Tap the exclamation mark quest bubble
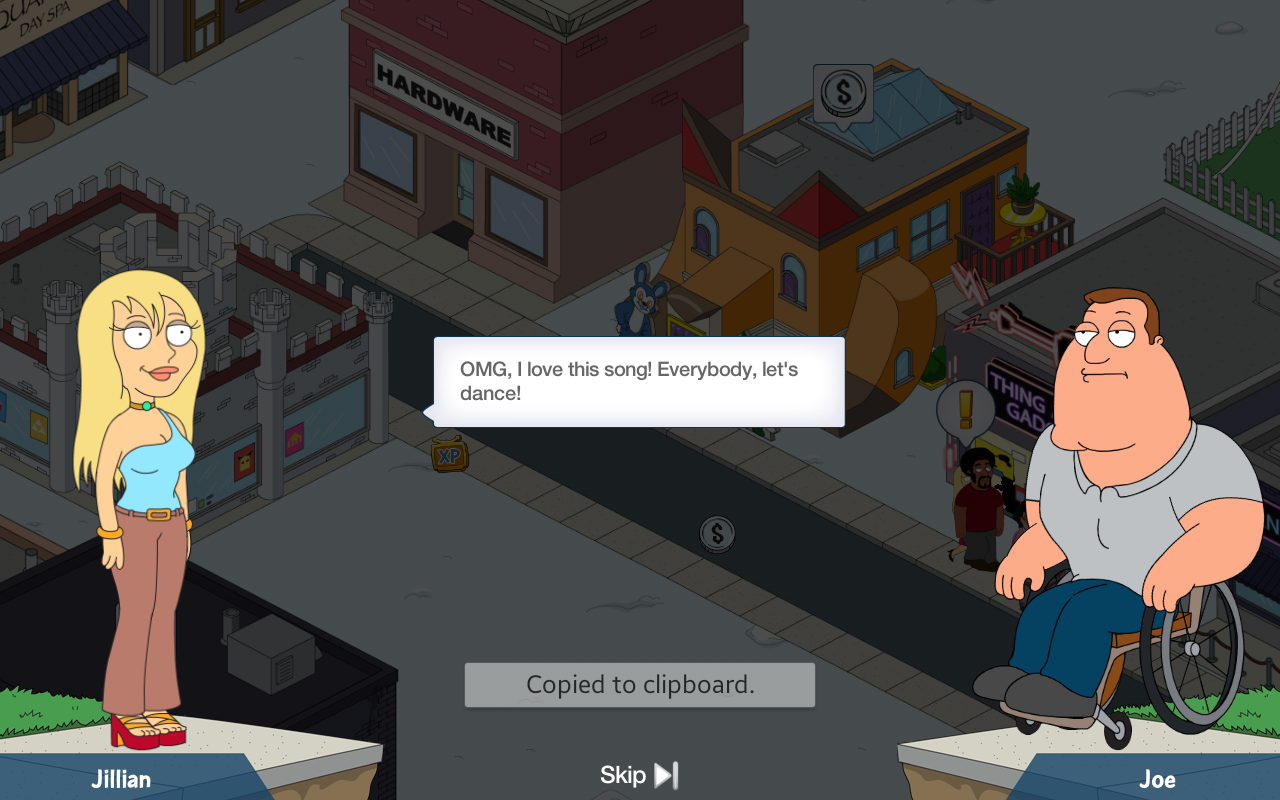This screenshot has height=800, width=1280. click(x=965, y=408)
